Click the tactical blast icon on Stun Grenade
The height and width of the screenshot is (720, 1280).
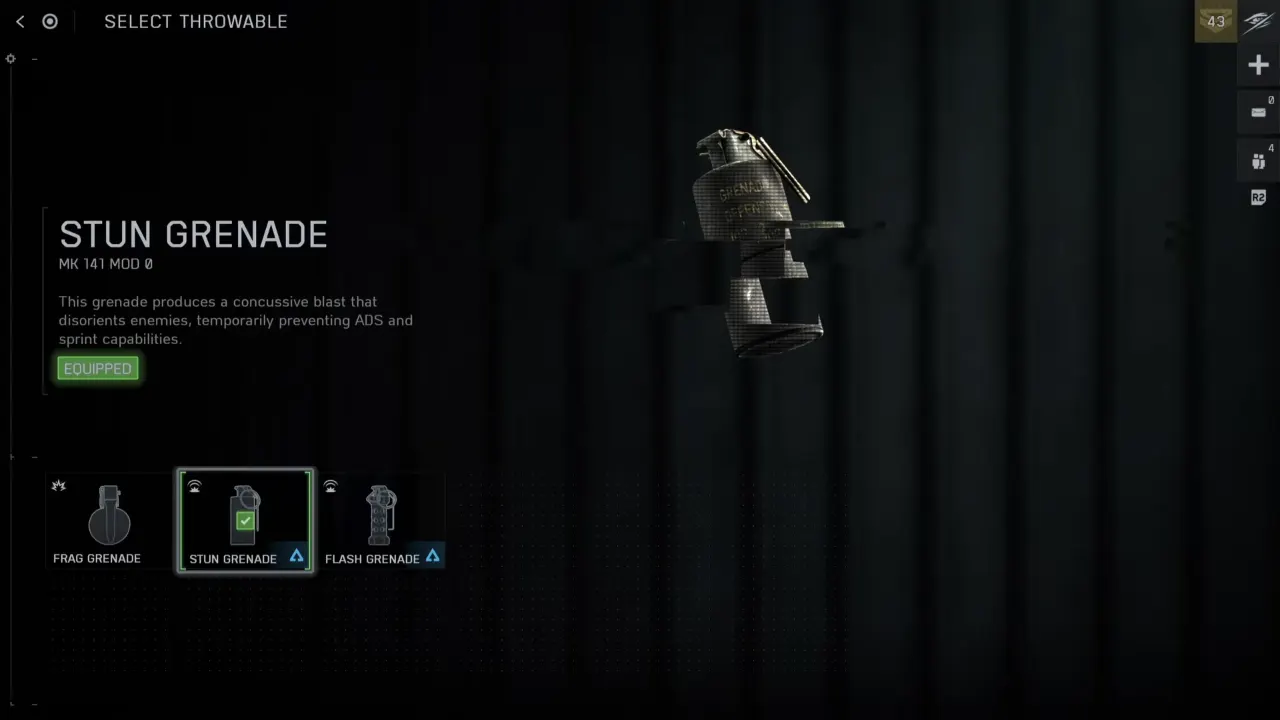195,485
